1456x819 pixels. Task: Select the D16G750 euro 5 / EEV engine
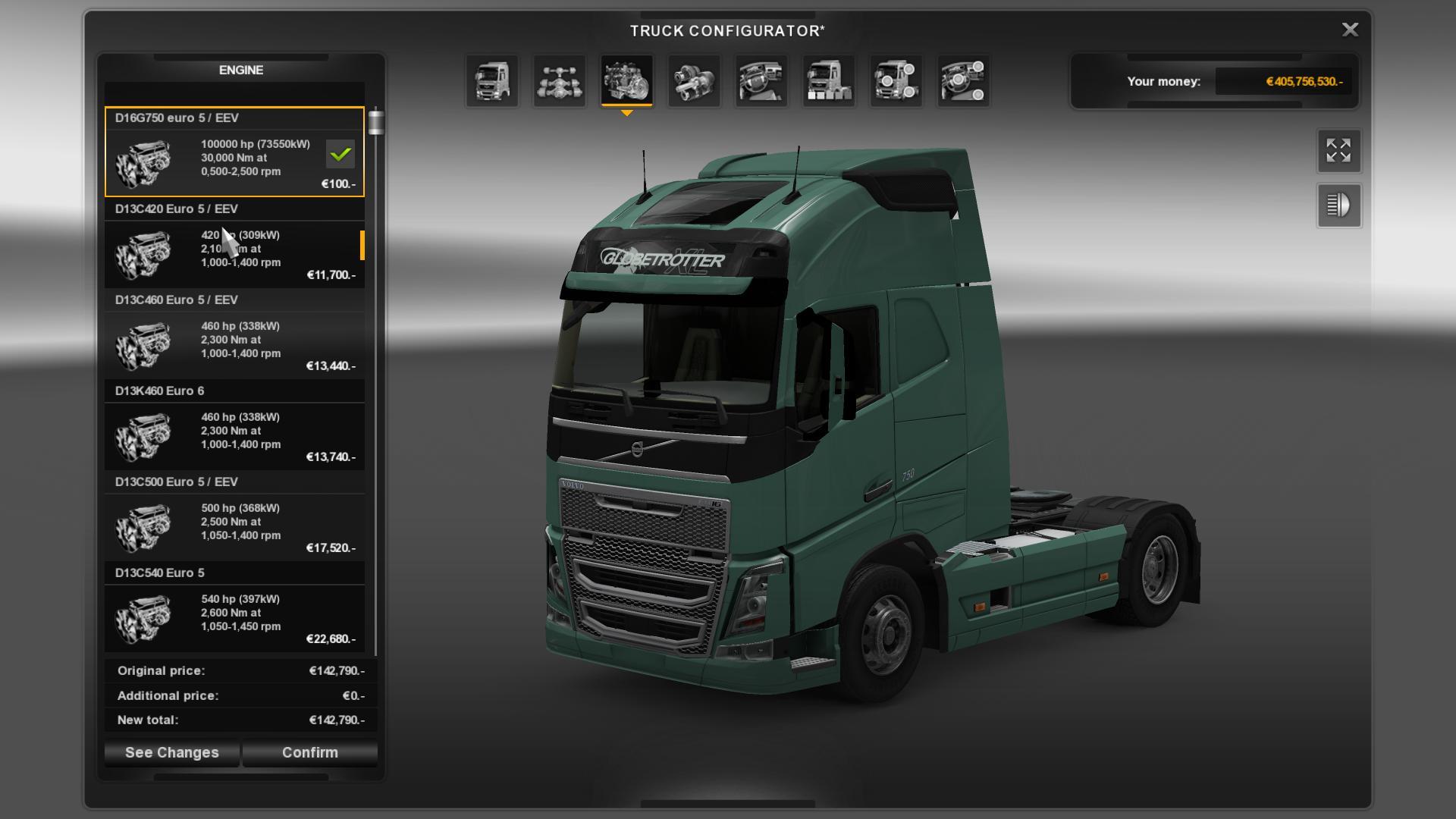[234, 152]
